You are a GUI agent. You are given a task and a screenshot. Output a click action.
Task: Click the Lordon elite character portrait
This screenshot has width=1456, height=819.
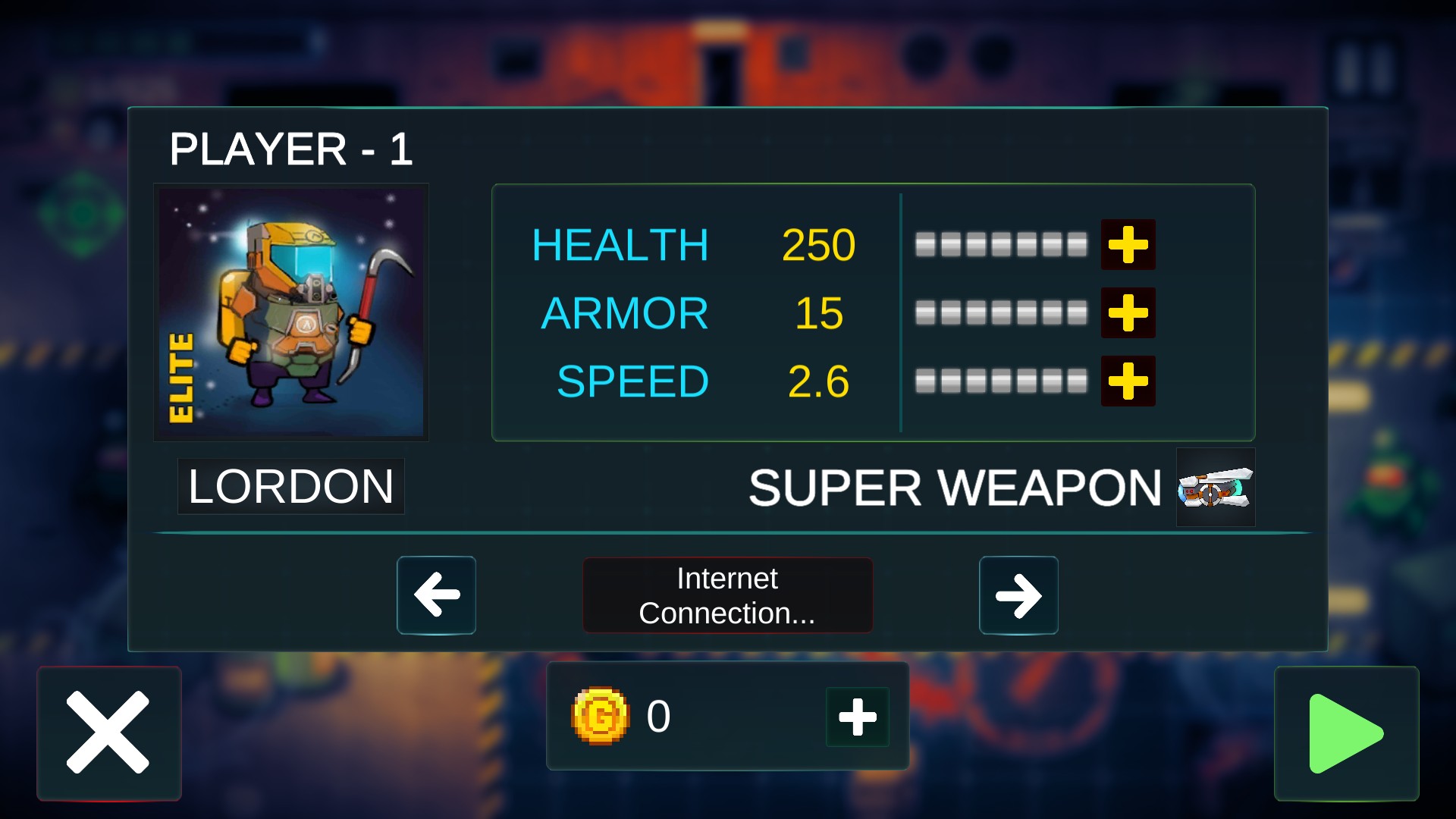pos(291,312)
